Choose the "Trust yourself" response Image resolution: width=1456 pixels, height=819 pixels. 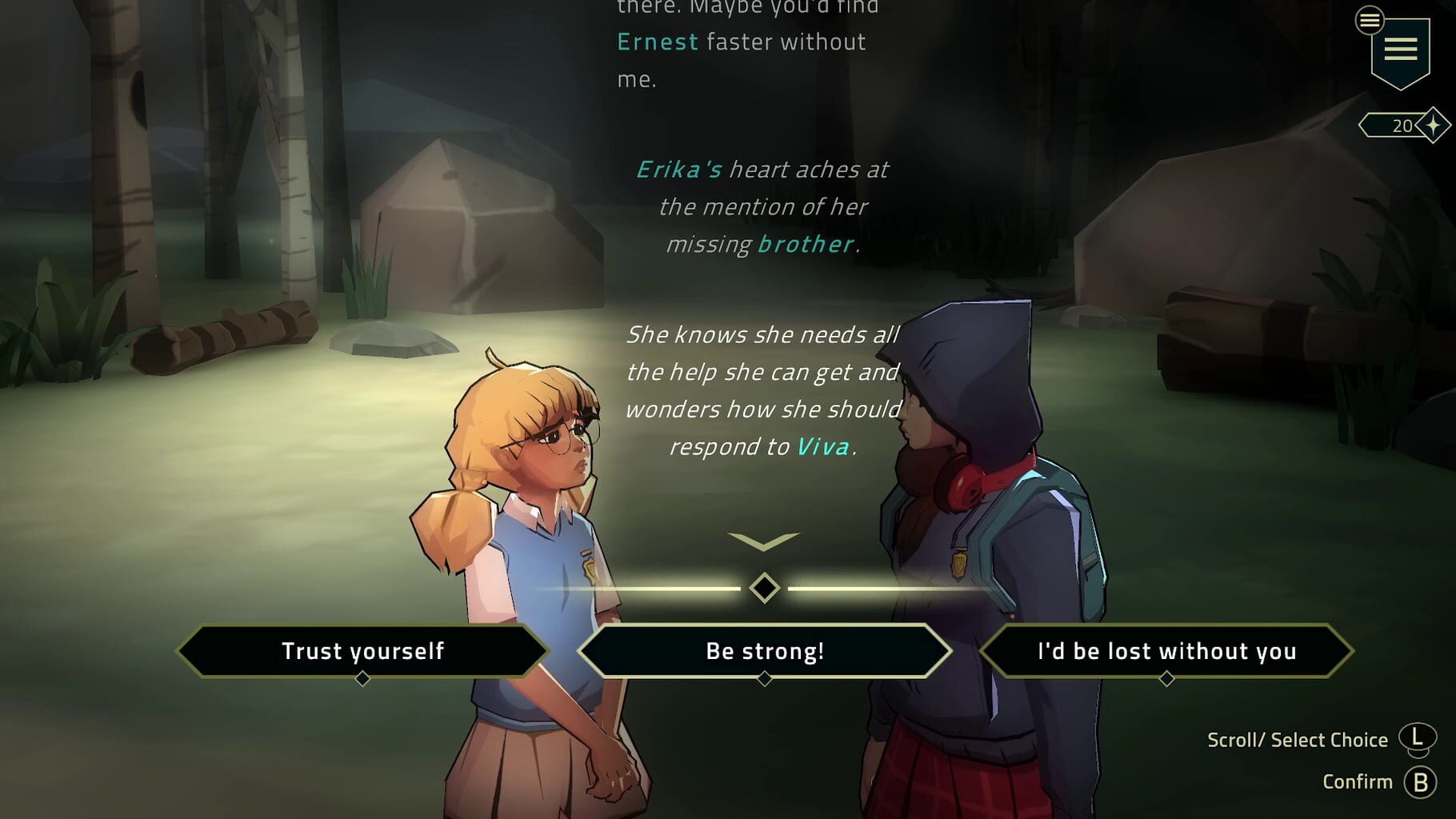(363, 651)
